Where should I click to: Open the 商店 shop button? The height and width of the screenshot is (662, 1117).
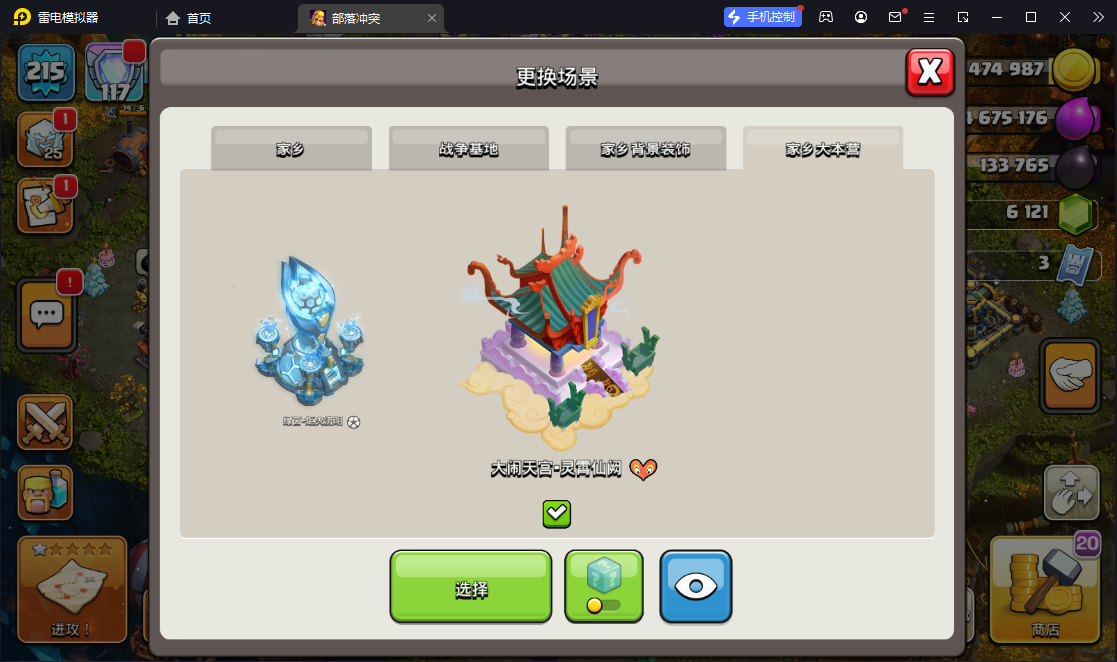click(1045, 588)
